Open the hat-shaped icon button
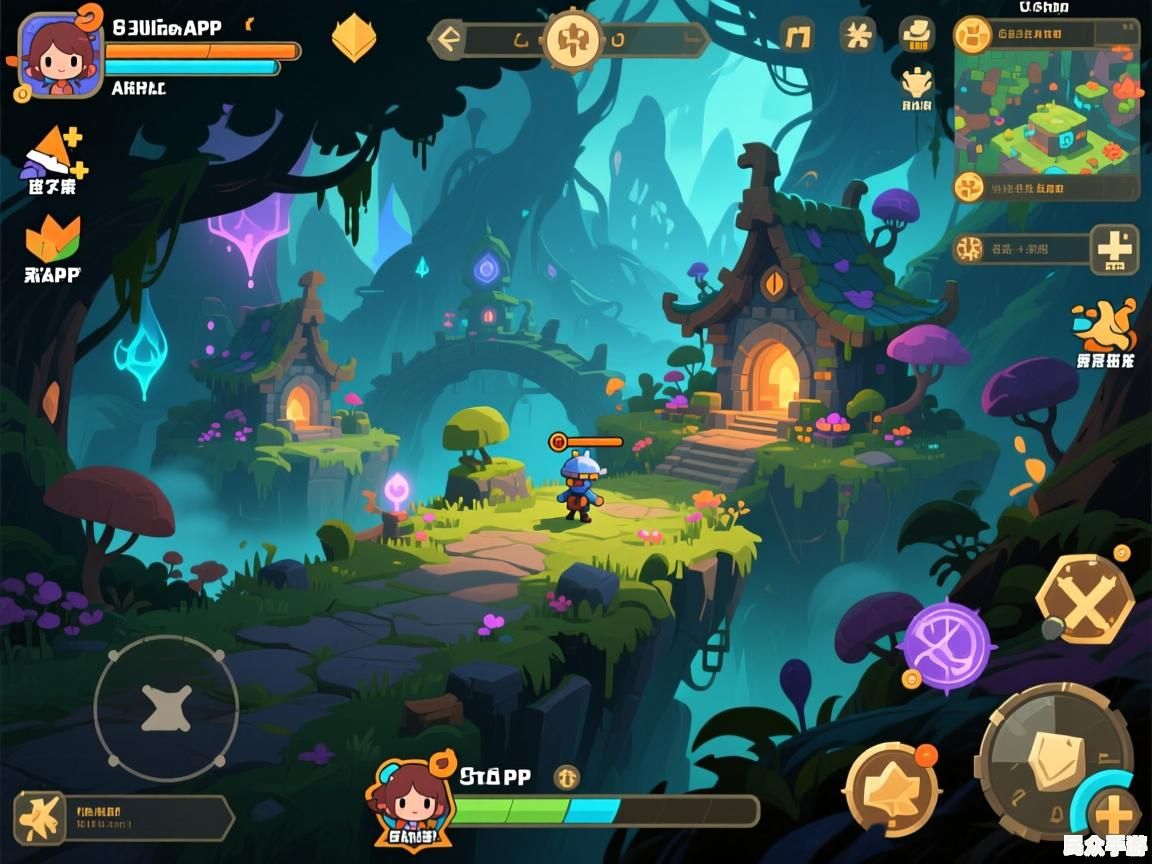The image size is (1152, 864). coord(916,34)
